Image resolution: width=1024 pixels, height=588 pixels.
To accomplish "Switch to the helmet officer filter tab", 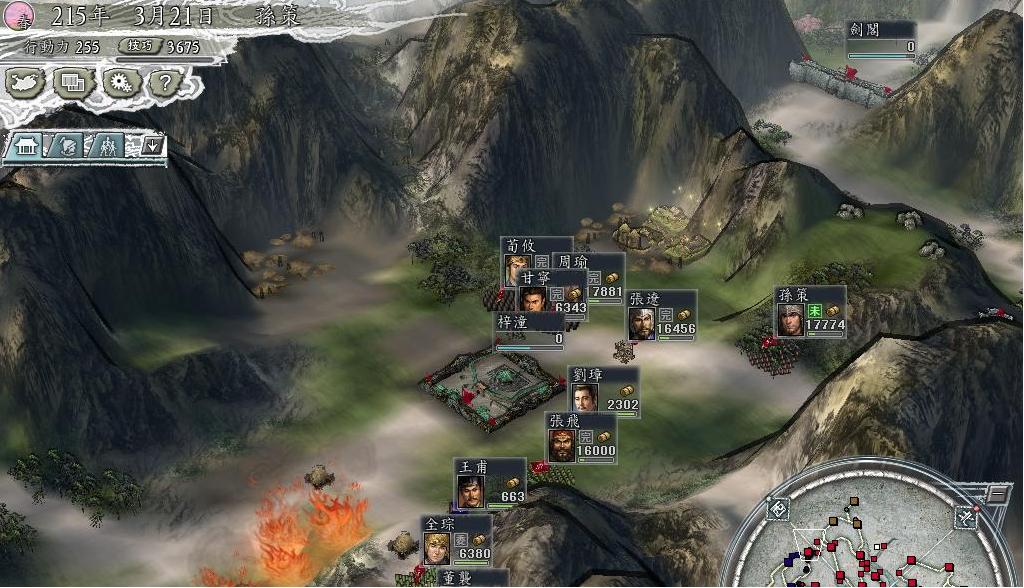I will [66, 146].
